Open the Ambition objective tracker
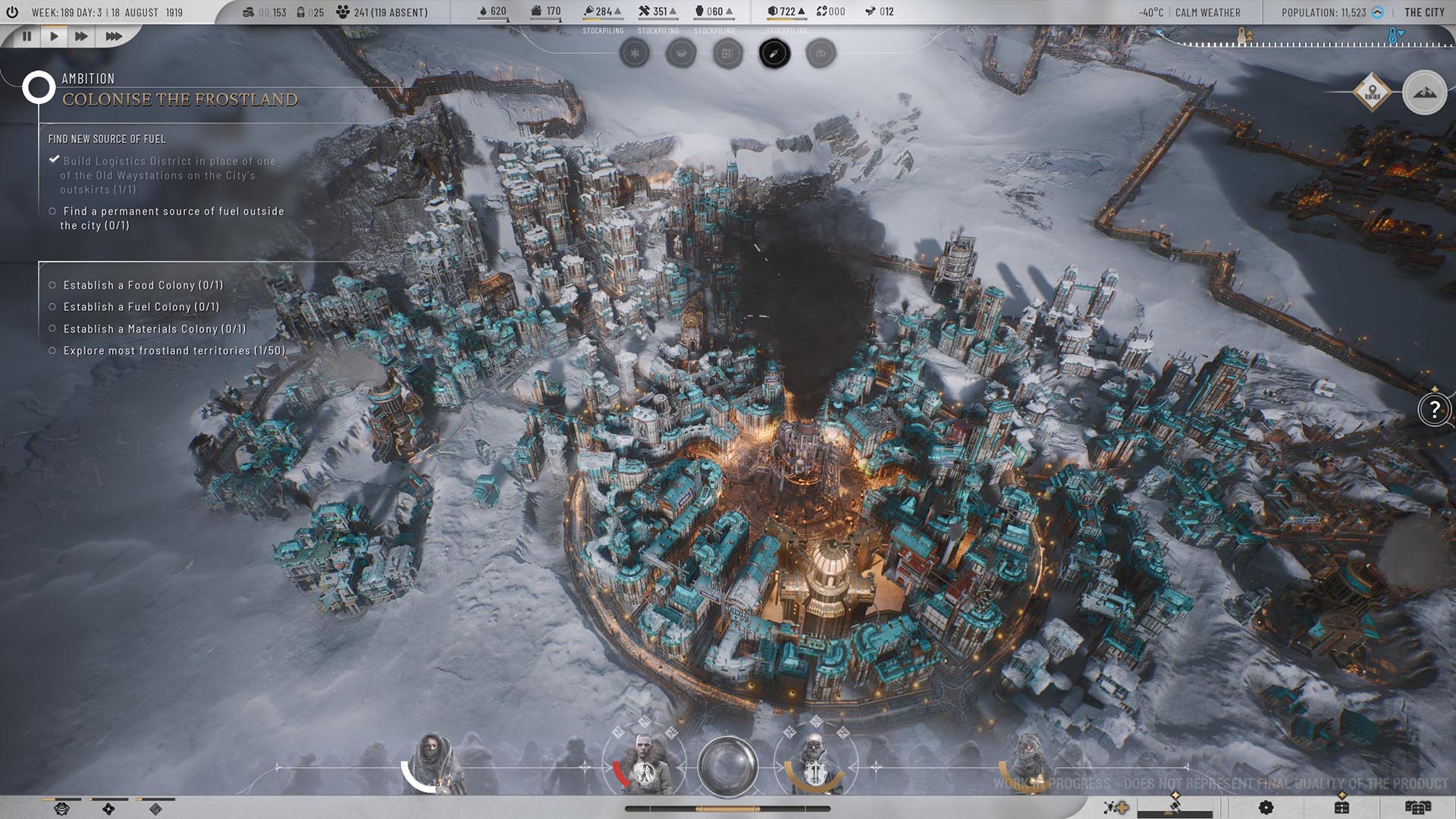The width and height of the screenshot is (1456, 819). point(38,88)
